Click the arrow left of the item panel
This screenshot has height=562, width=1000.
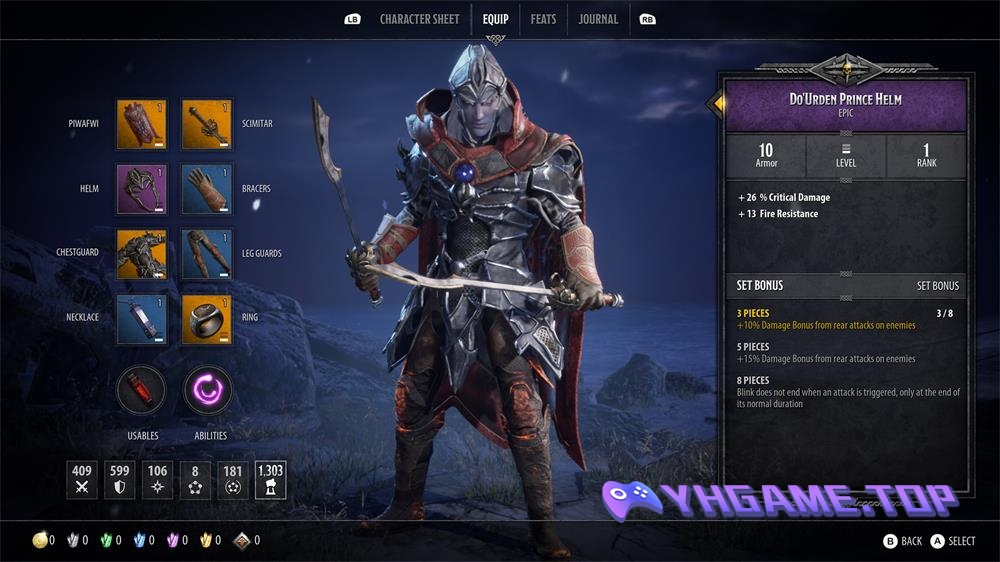[715, 102]
